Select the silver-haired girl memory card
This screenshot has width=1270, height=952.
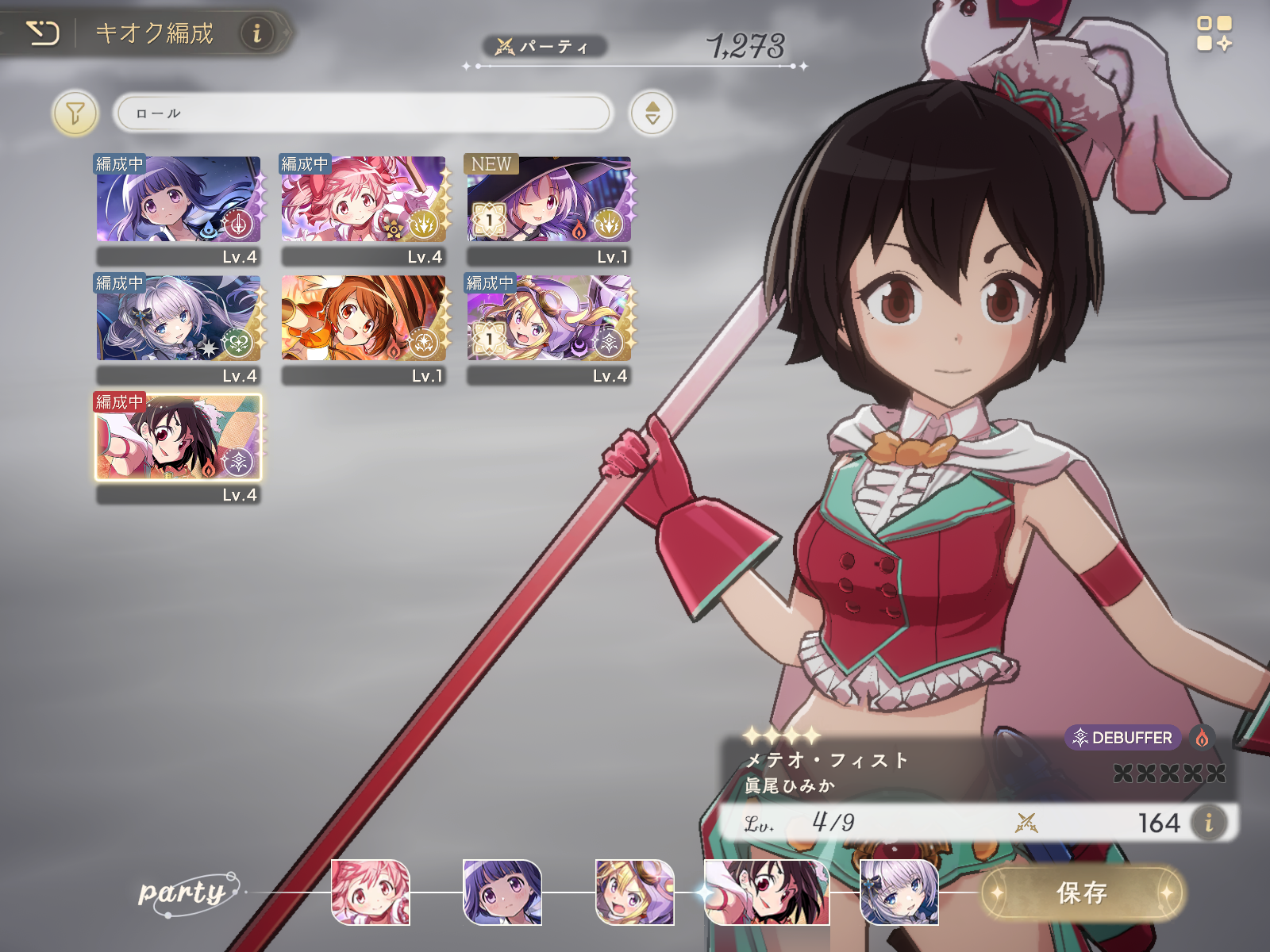click(x=179, y=319)
